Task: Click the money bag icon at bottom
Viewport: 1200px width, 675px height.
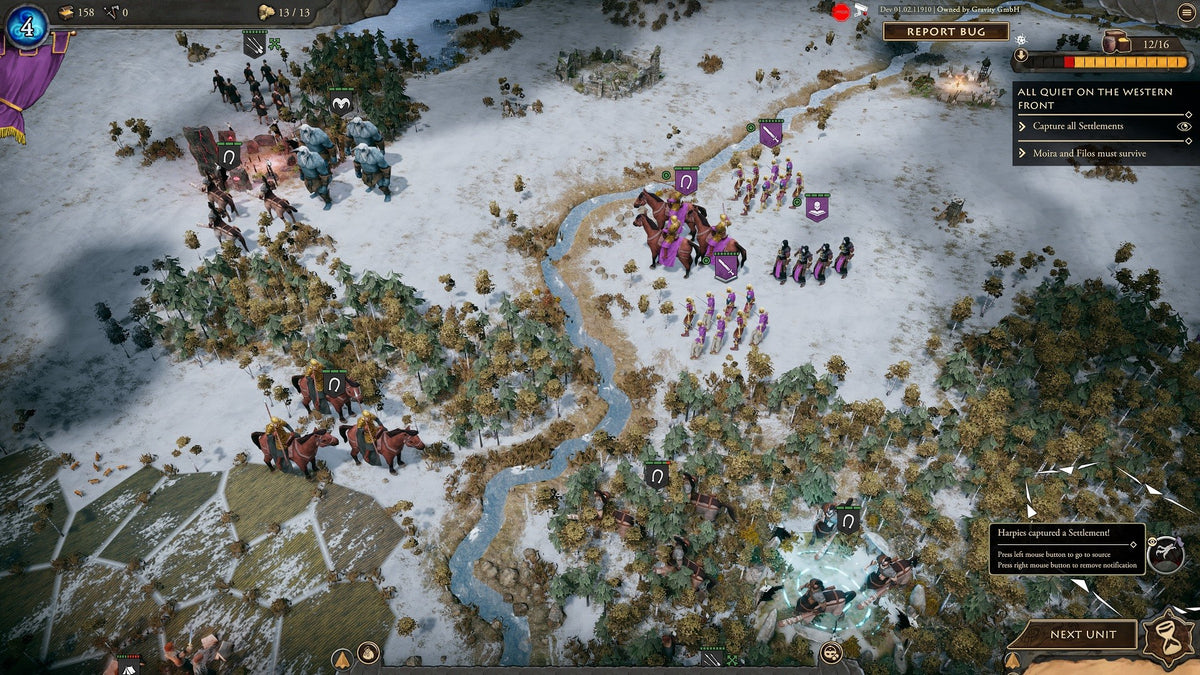Action: (368, 655)
